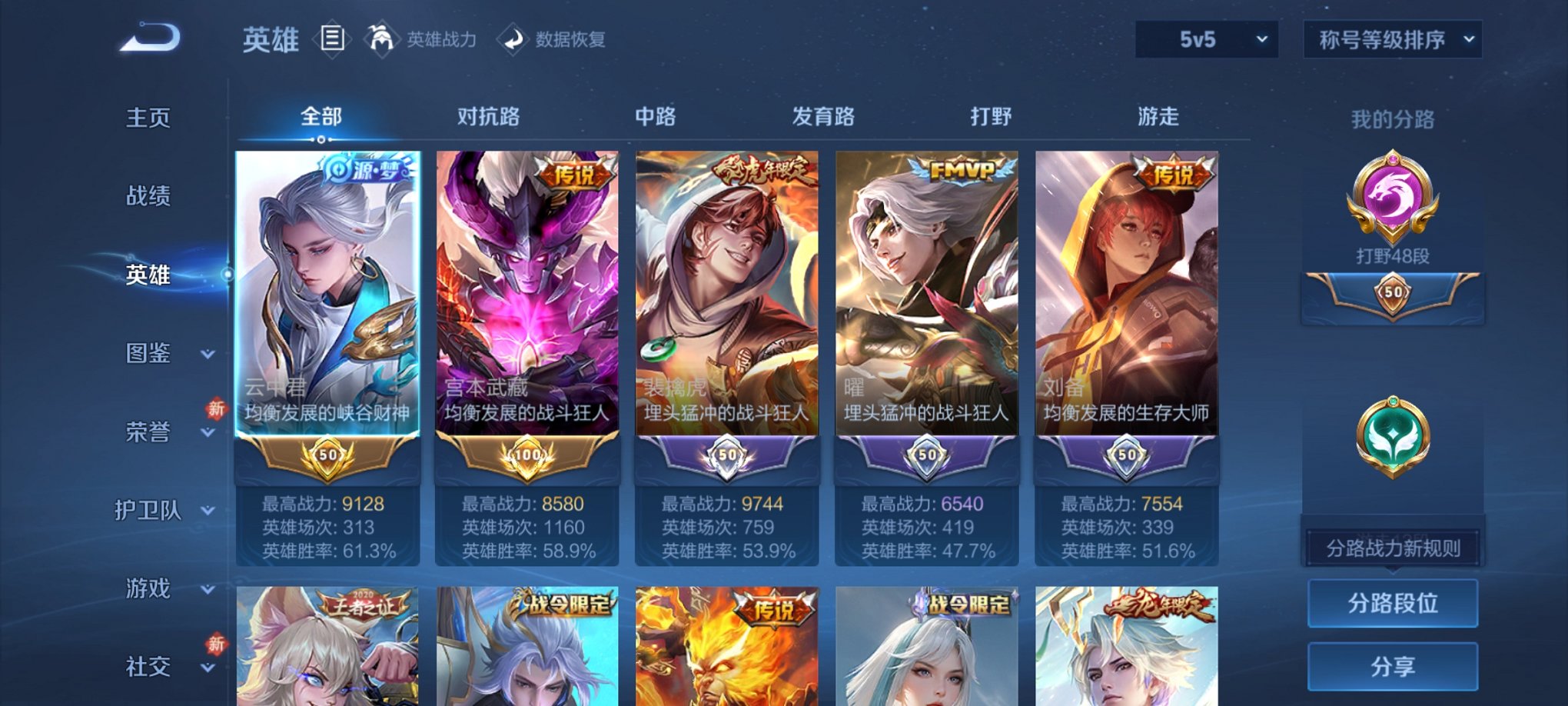The height and width of the screenshot is (706, 1568).
Task: Click the list icon beside the 英雄 title
Action: [x=331, y=39]
